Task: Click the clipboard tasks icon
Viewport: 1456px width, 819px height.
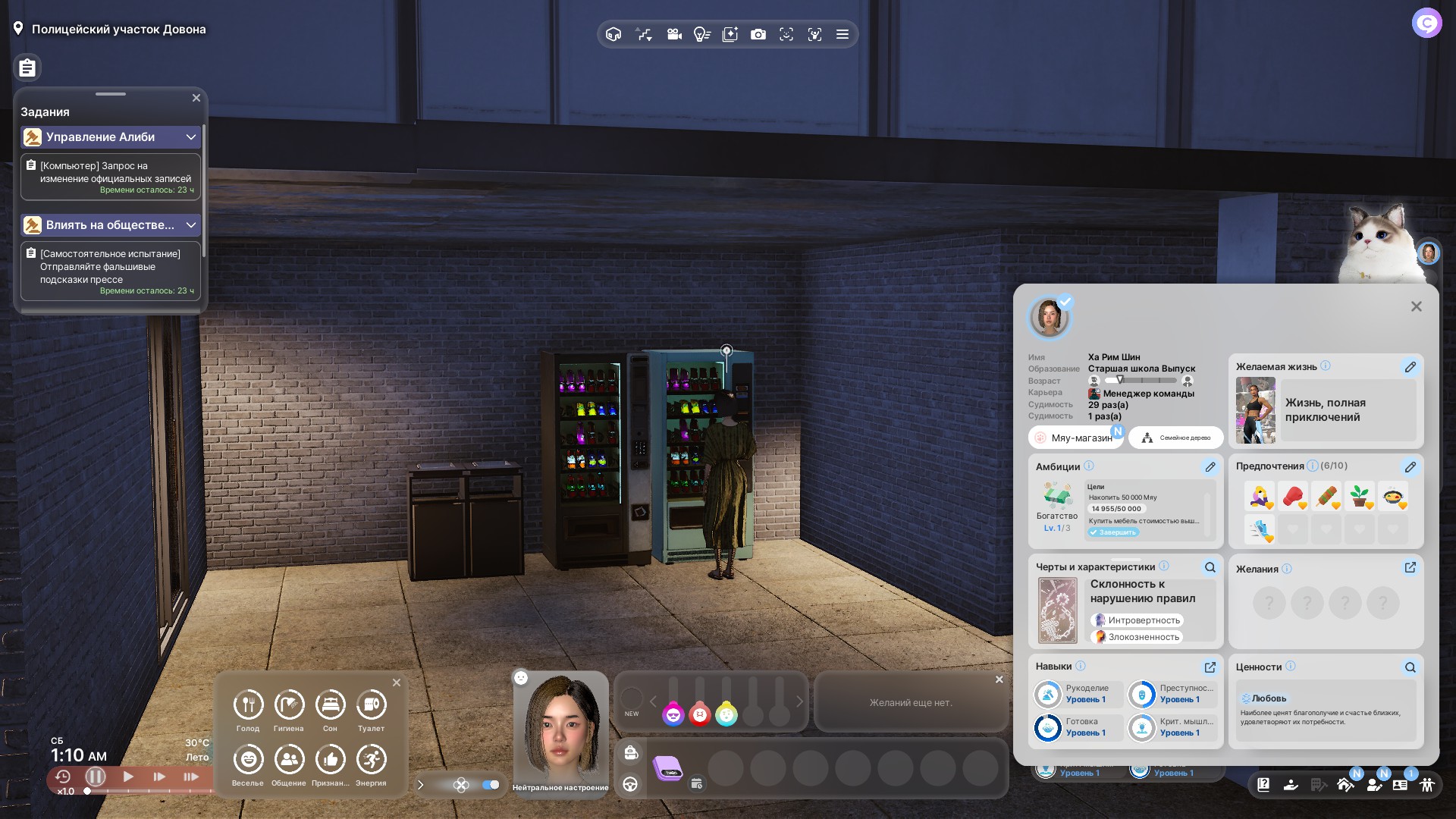Action: pos(27,68)
